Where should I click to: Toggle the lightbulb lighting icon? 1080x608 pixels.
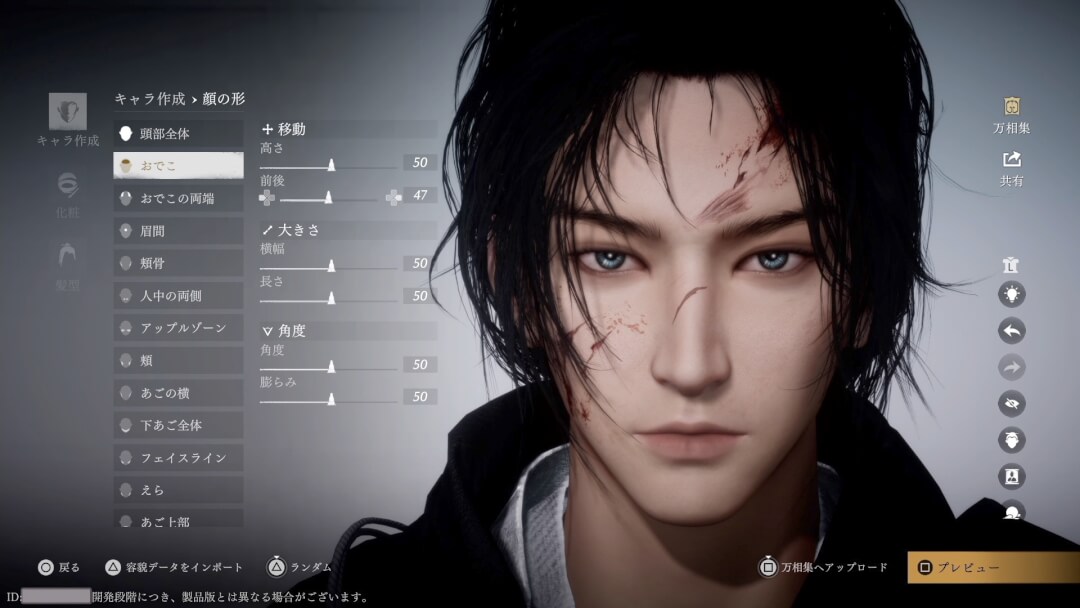[1011, 294]
